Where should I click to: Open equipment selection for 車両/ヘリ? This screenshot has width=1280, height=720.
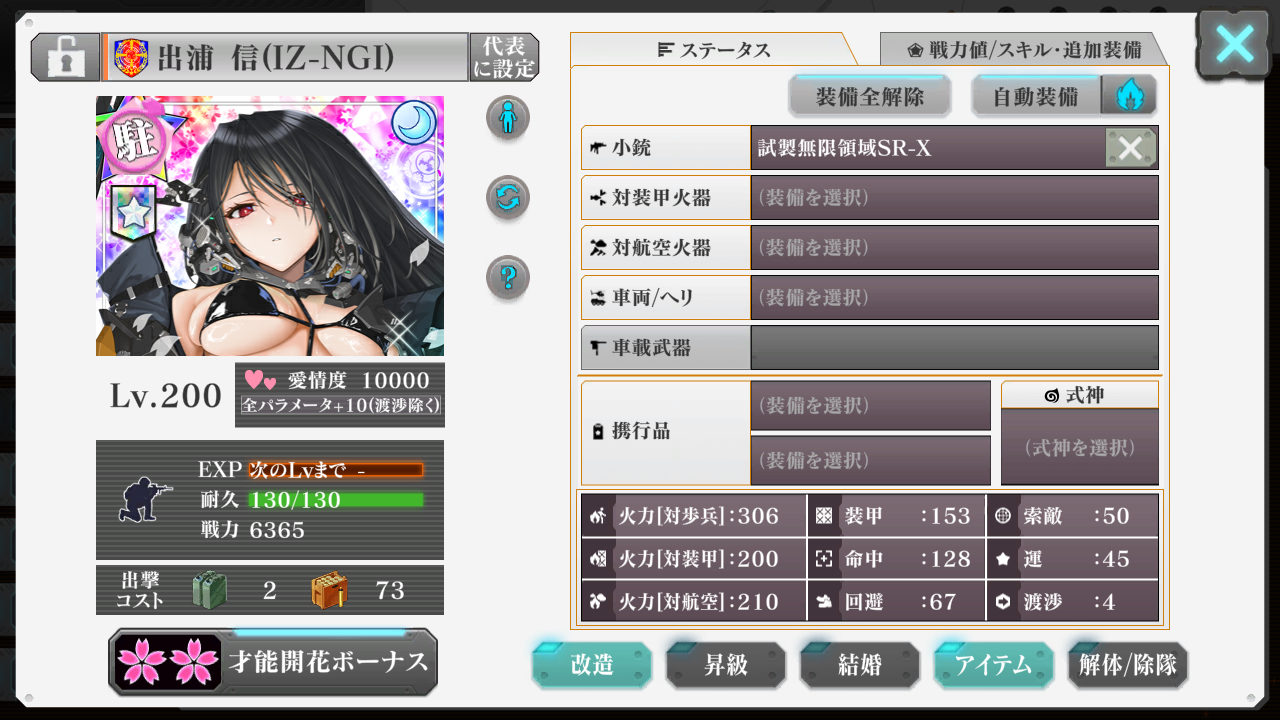pos(953,297)
